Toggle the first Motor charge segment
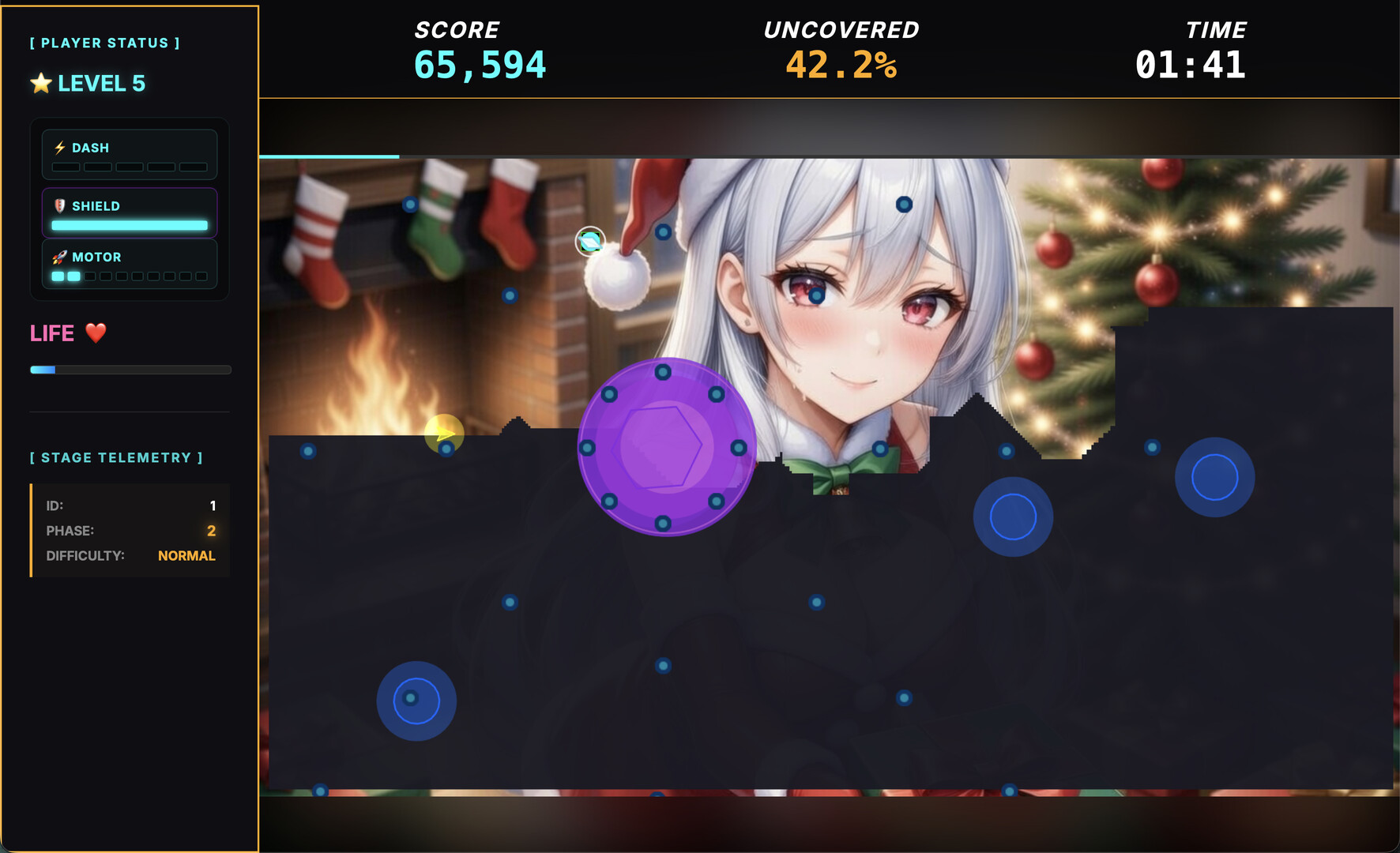 [56, 276]
